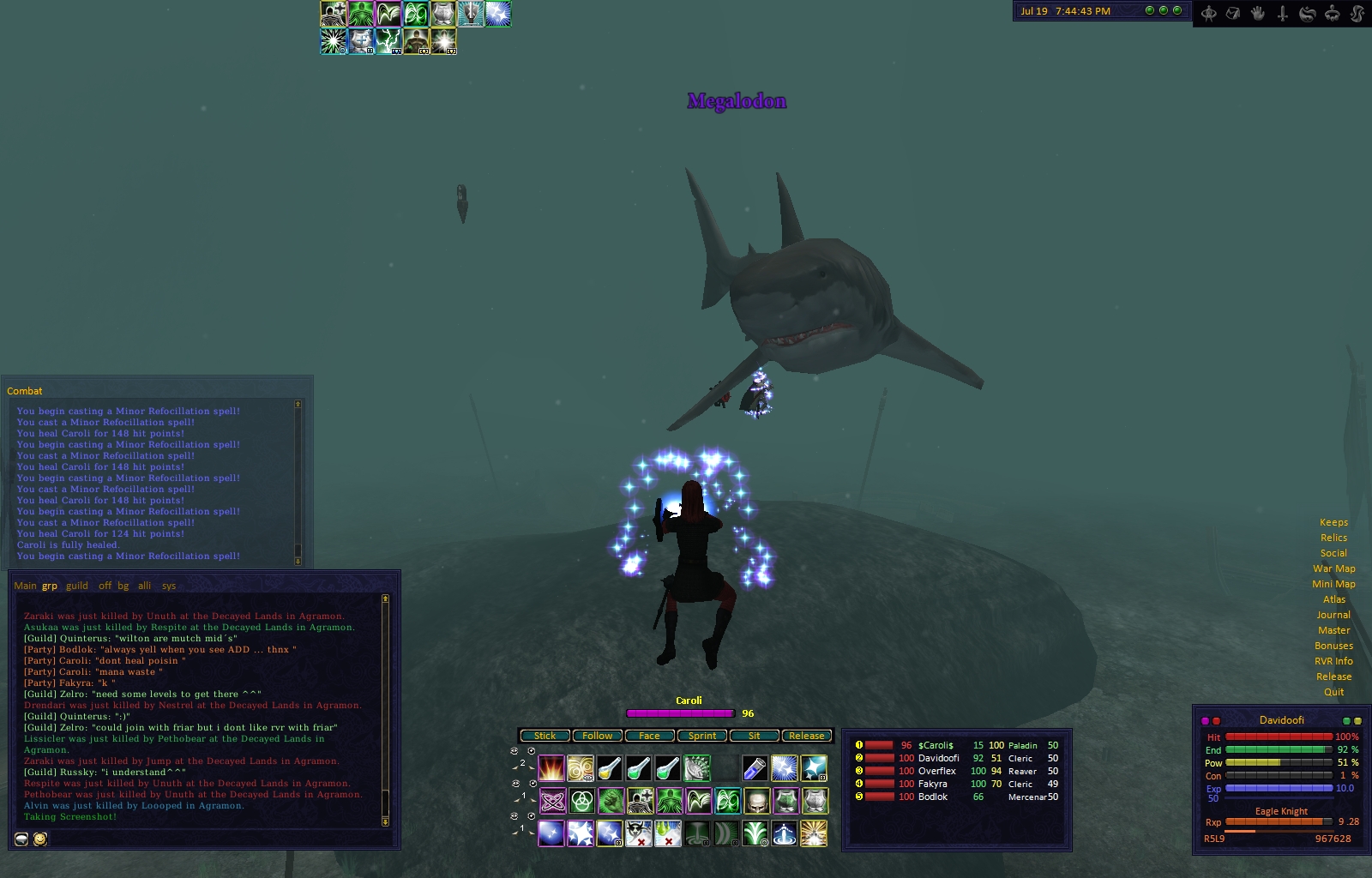1372x878 pixels.
Task: Choose the Sit button
Action: click(x=755, y=736)
